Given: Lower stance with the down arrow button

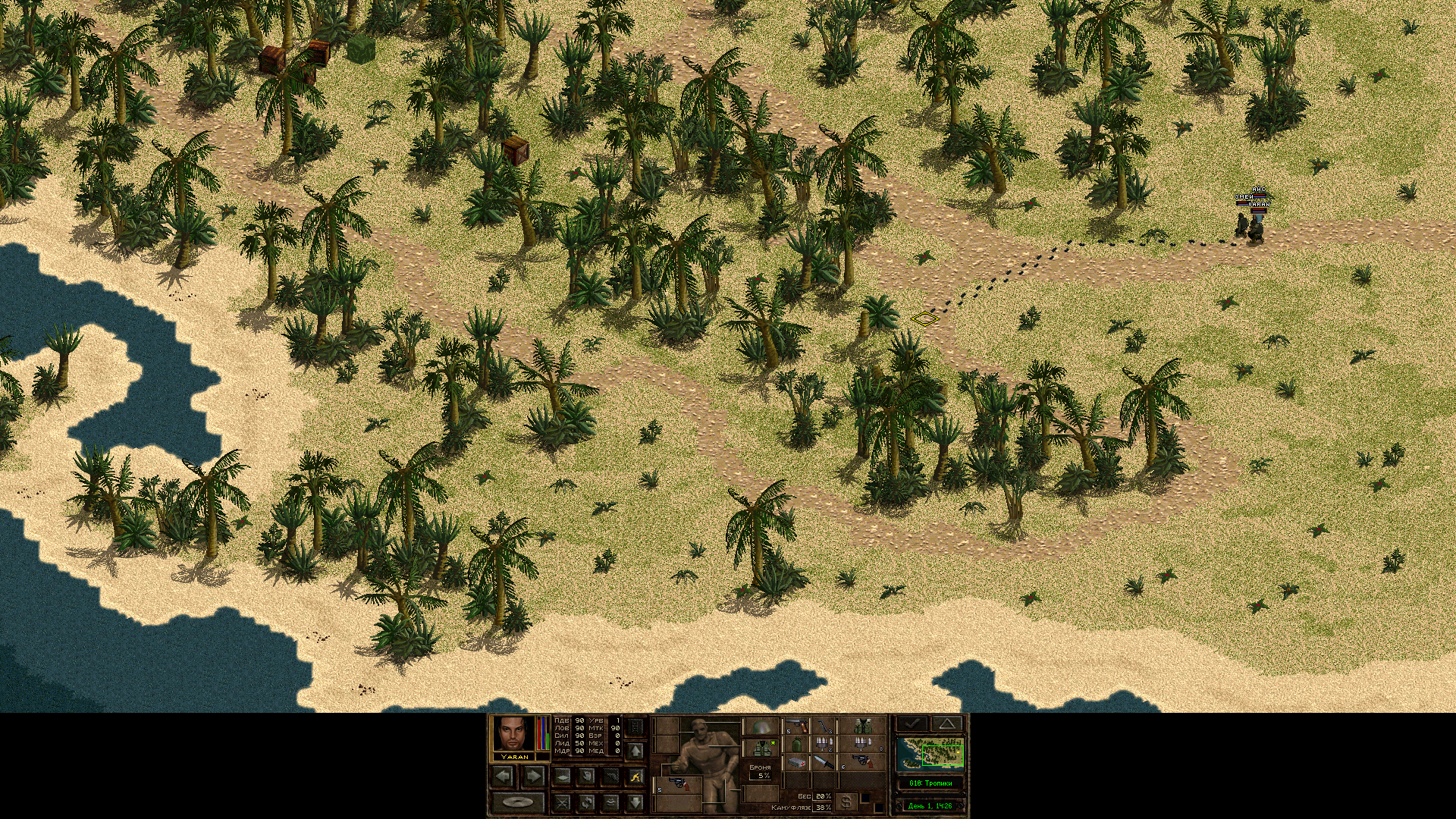Looking at the screenshot, I should coord(635,802).
